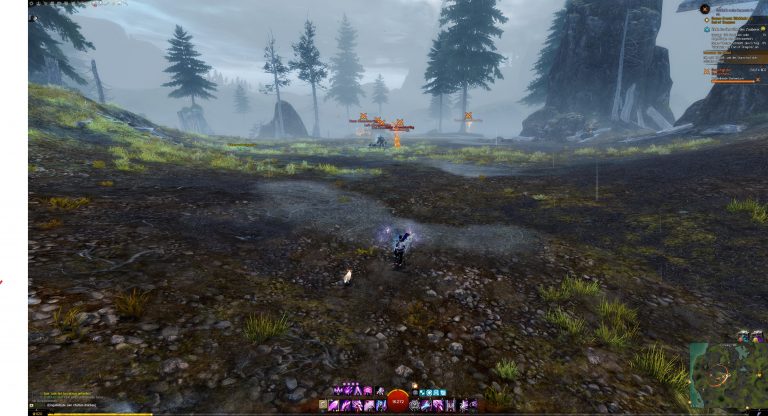Activate the last skill slot on the bar's right end
The height and width of the screenshot is (416, 768).
(472, 405)
